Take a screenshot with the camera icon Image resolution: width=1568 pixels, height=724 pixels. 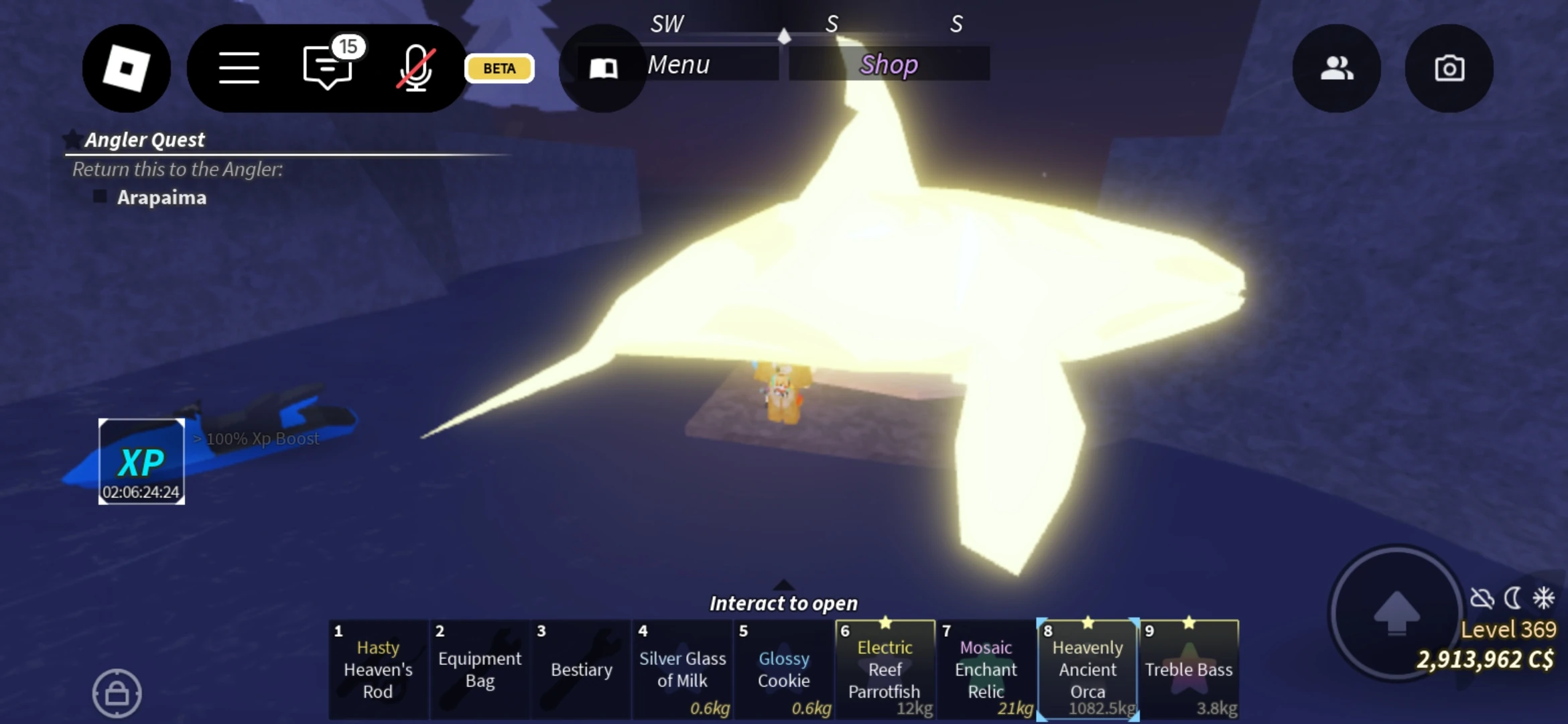point(1450,67)
